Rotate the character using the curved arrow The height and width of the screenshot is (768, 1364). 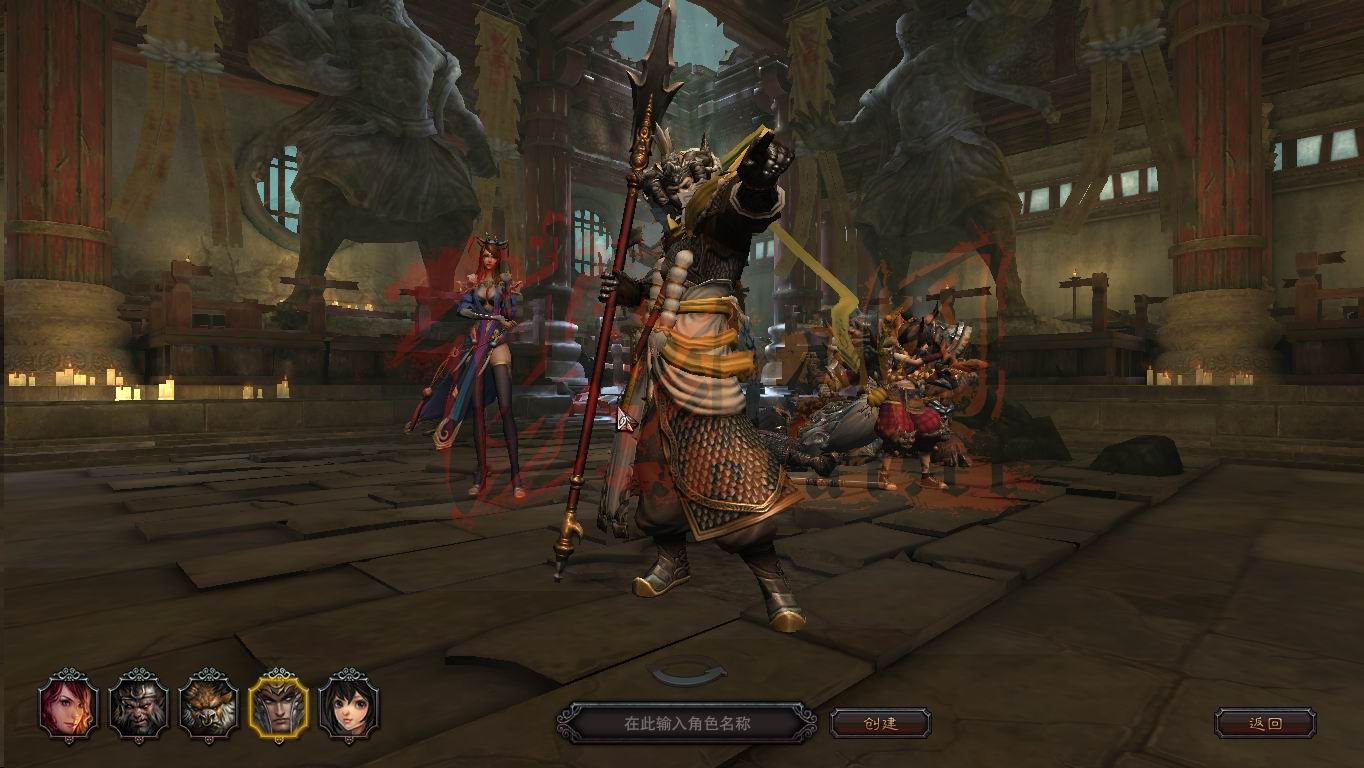pyautogui.click(x=688, y=674)
